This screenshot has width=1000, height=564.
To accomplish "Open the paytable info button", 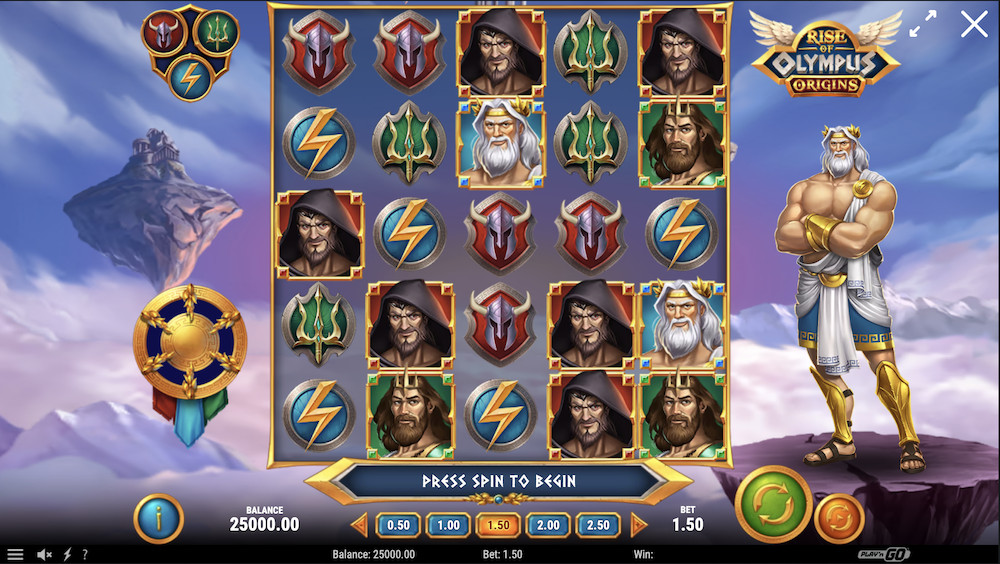I will coord(158,518).
